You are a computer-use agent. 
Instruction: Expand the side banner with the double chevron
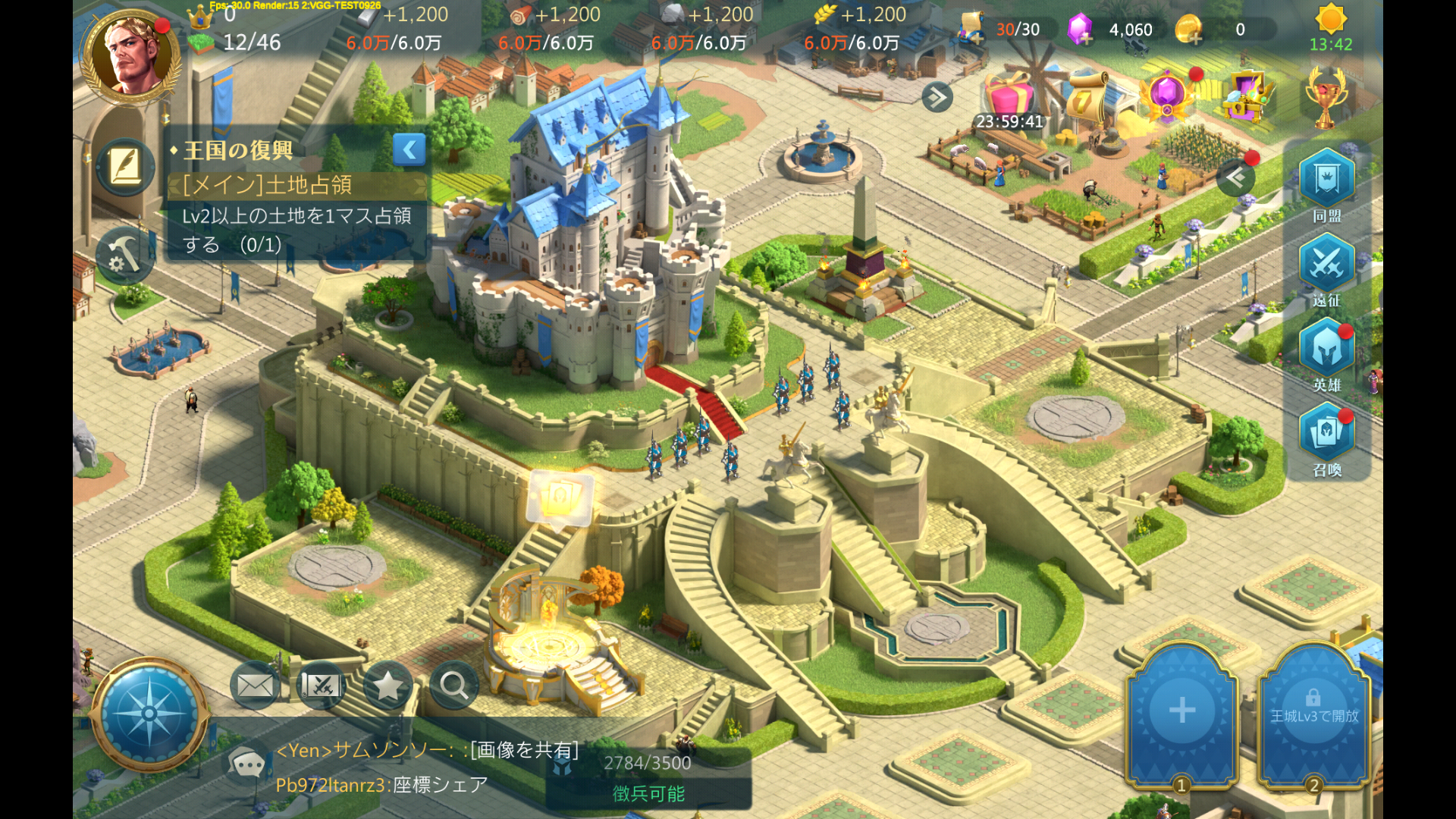(938, 97)
